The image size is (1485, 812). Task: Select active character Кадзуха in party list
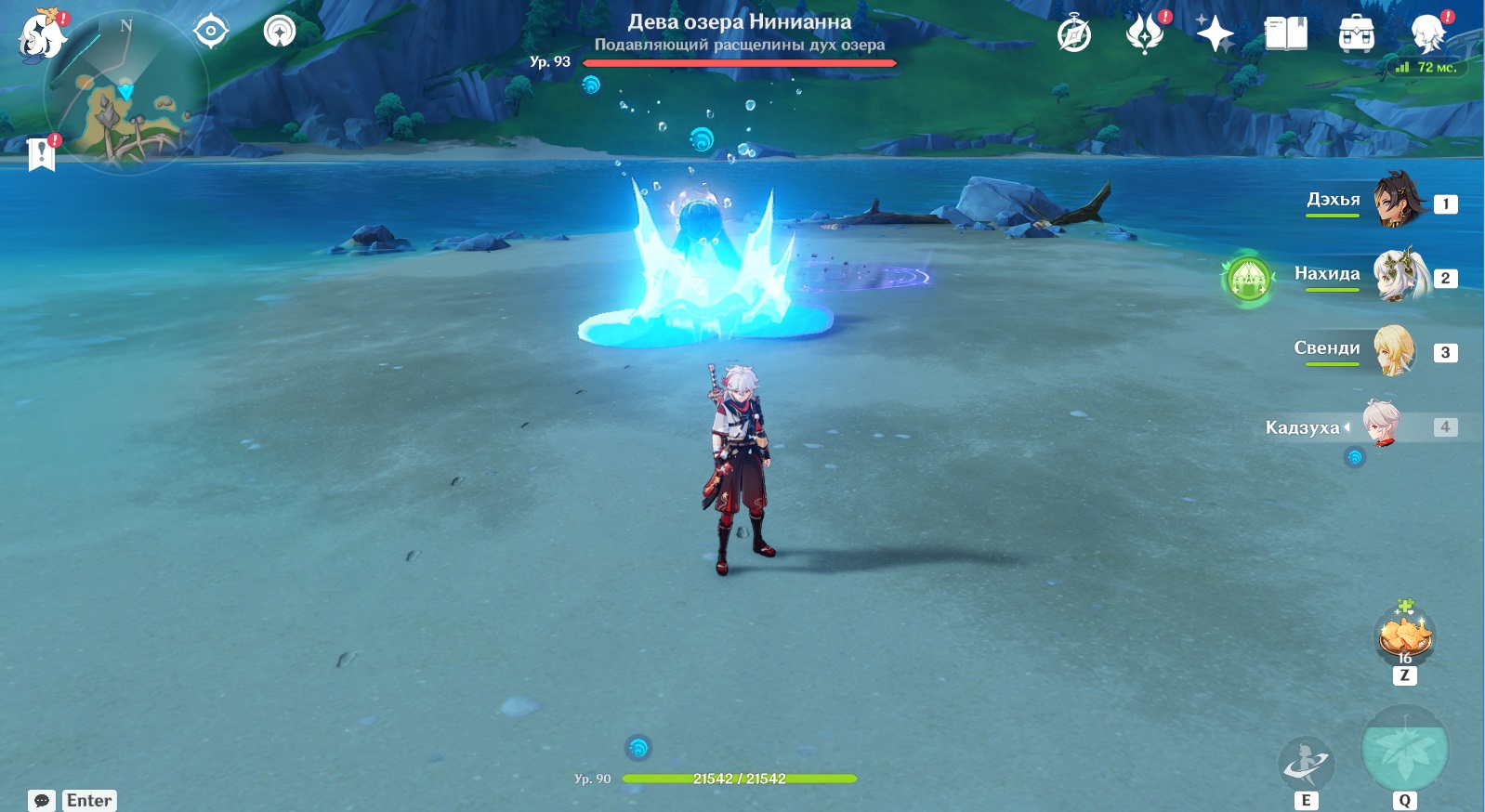tap(1382, 425)
